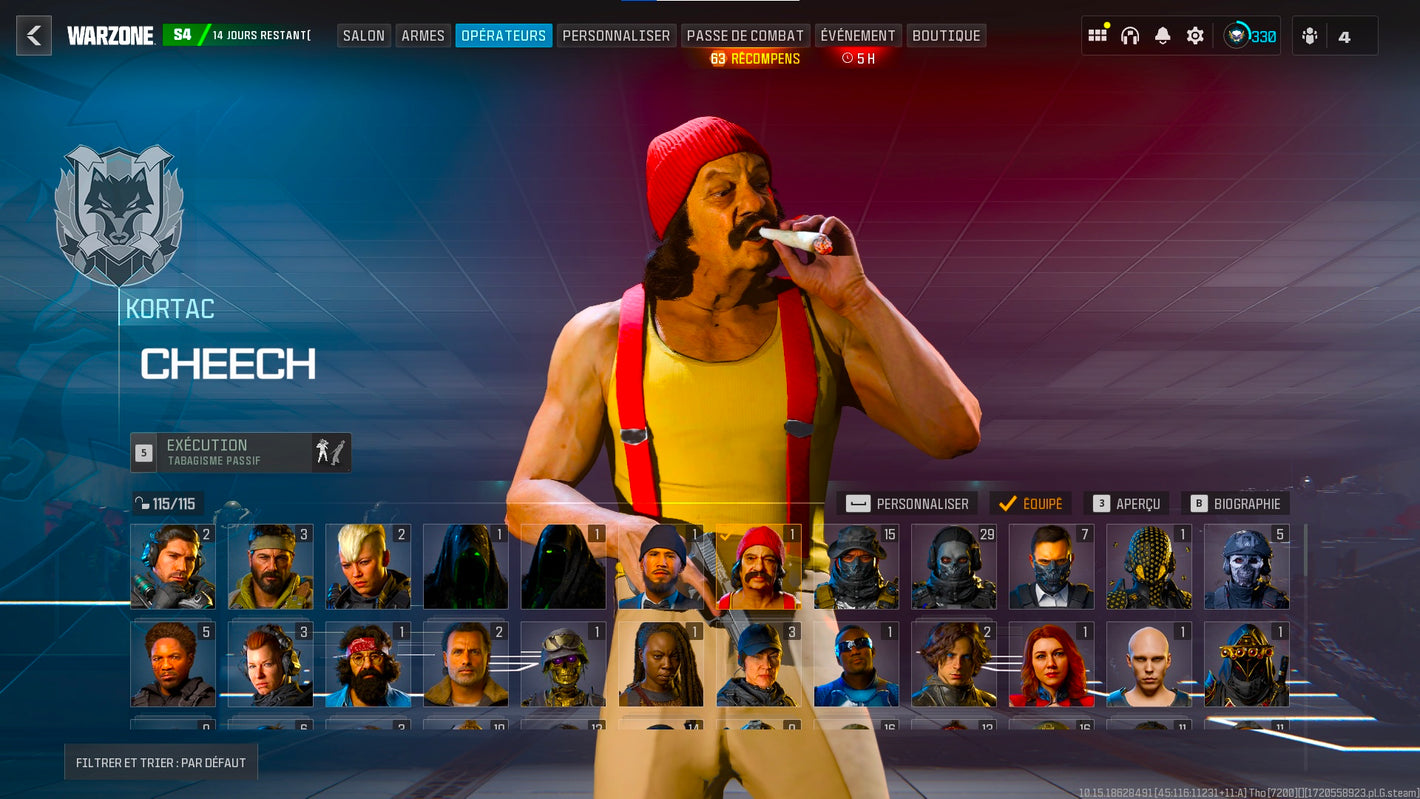Open the grid menu icon

[x=1097, y=36]
